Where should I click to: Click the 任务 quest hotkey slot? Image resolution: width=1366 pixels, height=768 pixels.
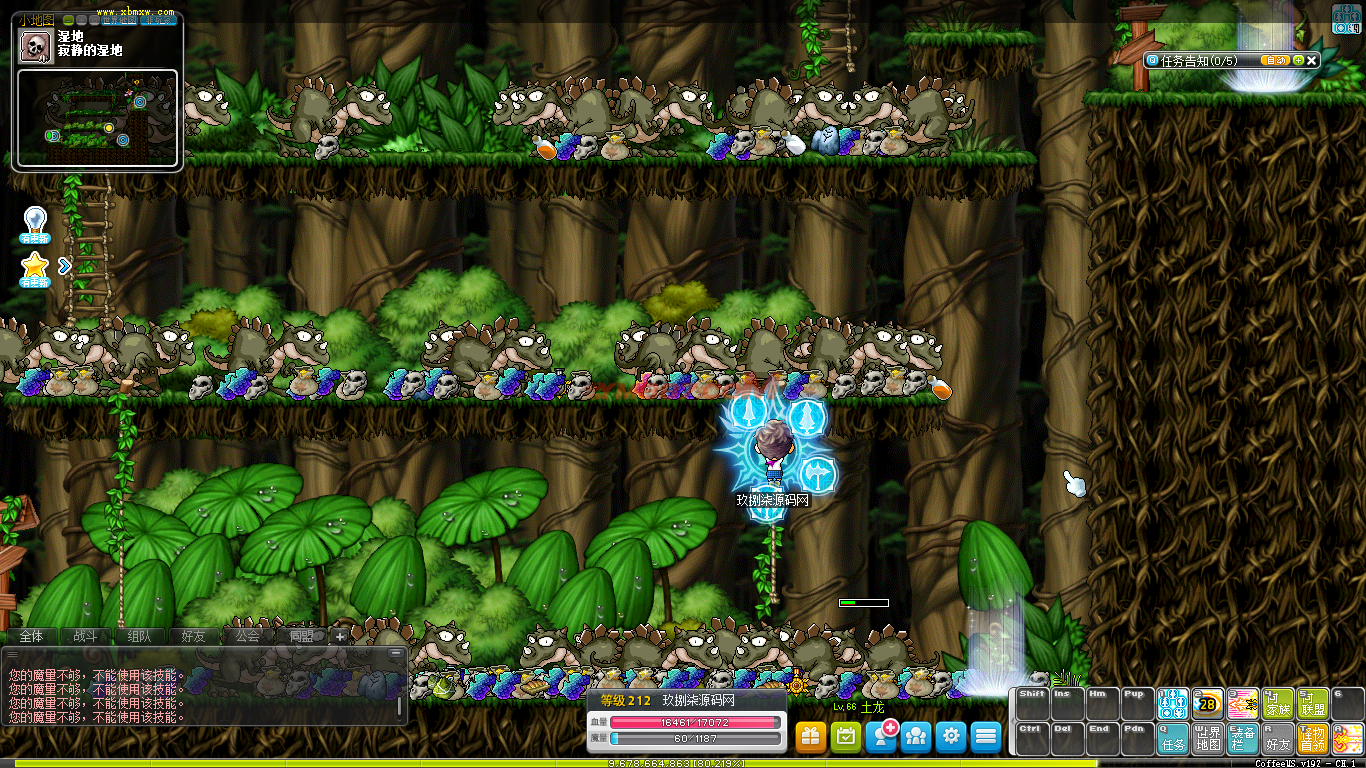click(1173, 738)
